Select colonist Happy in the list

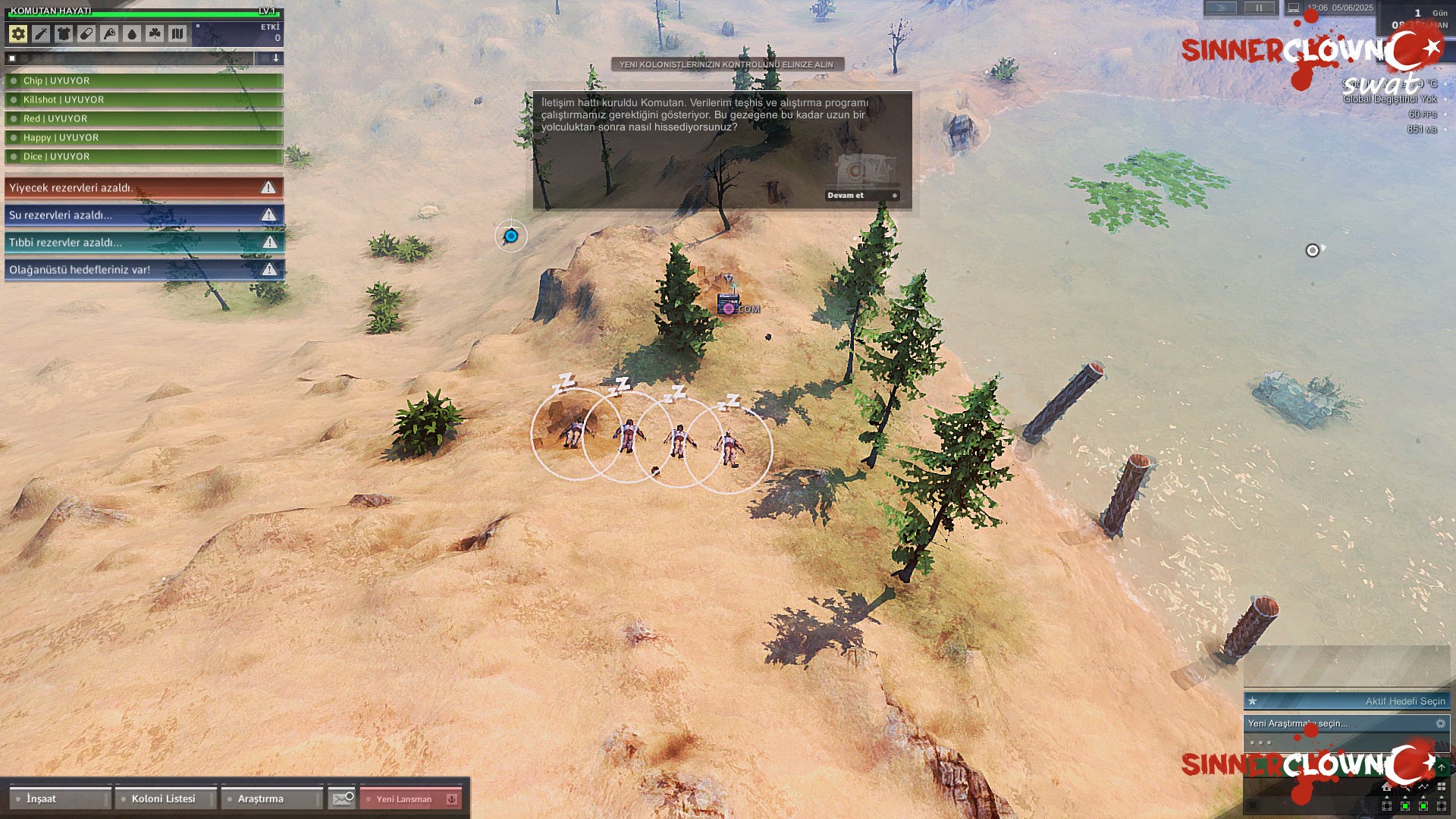[144, 138]
